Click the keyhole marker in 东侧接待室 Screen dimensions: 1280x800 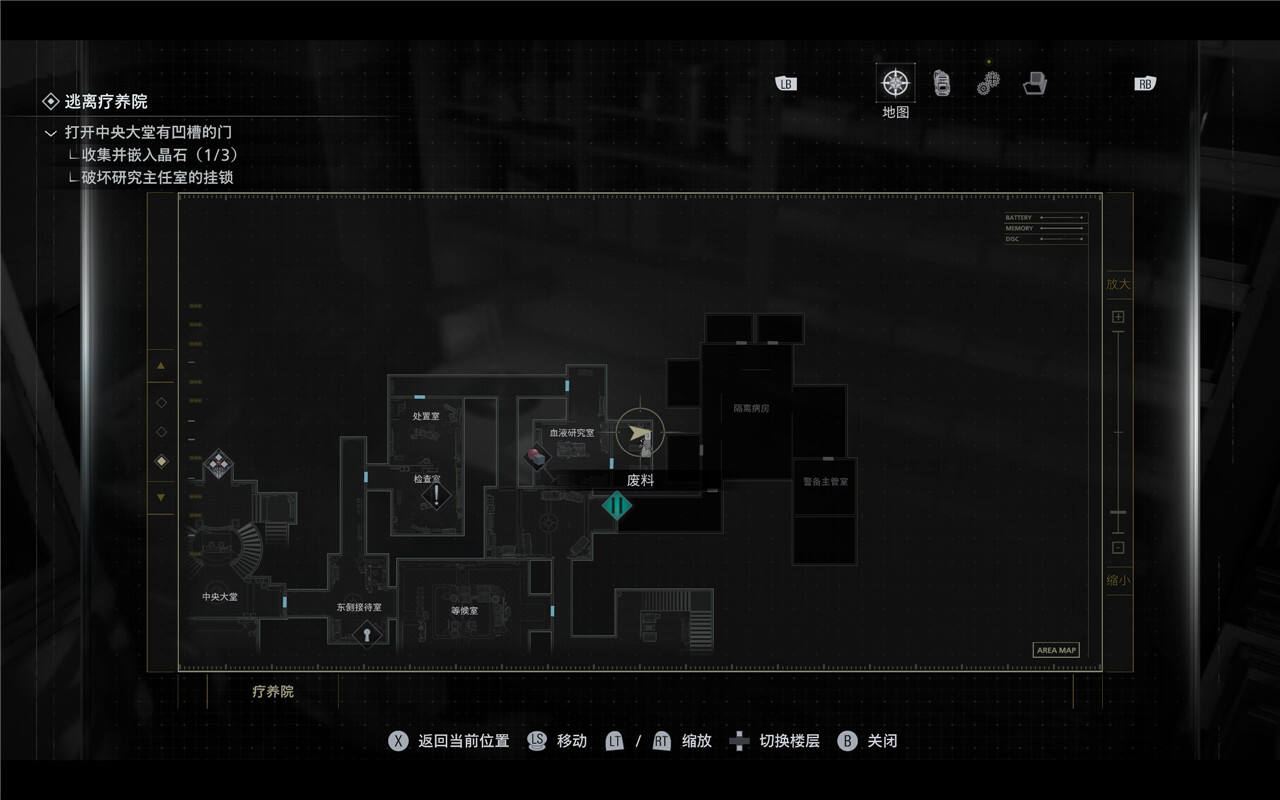tap(367, 633)
